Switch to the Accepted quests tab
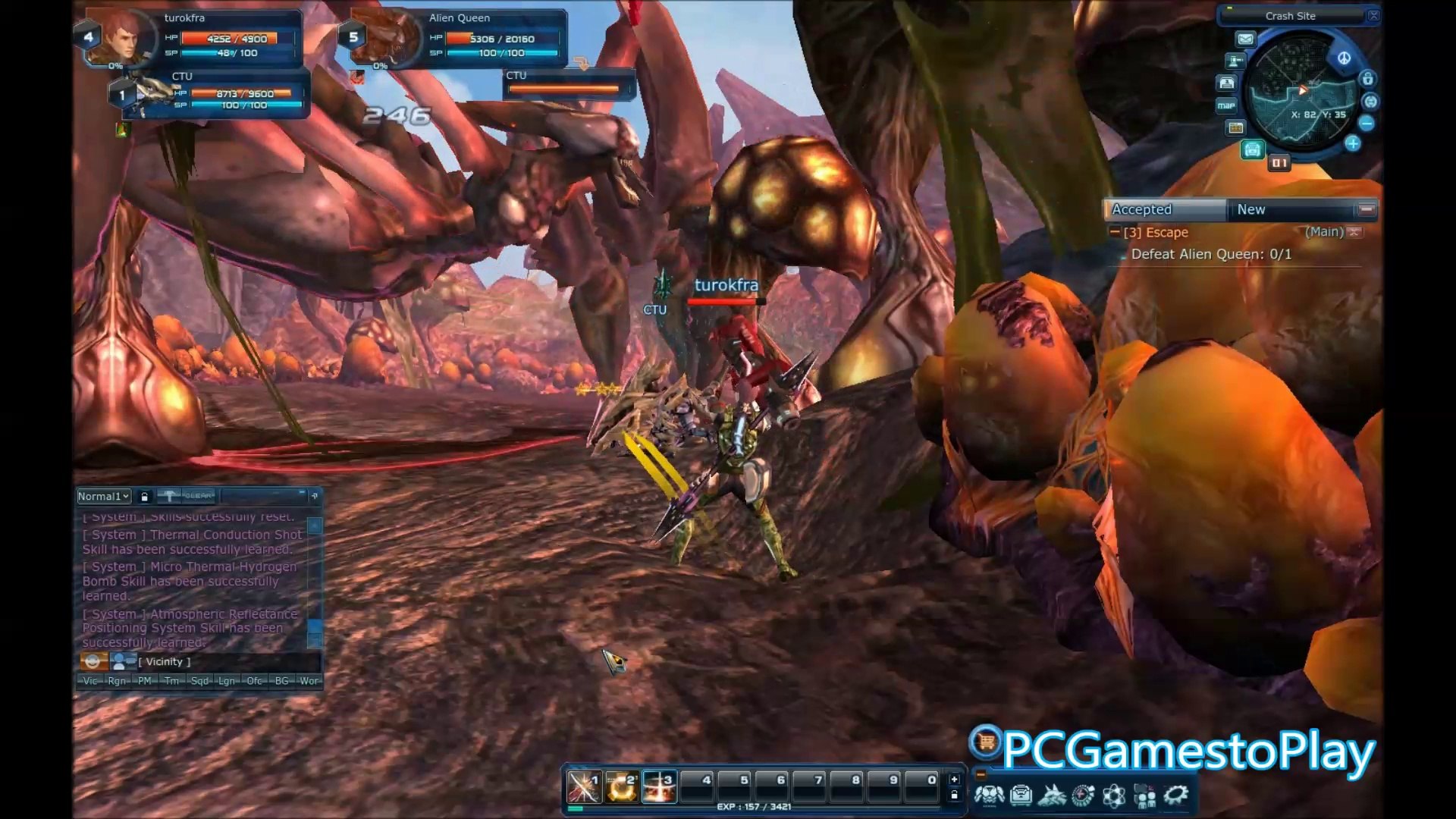The image size is (1456, 819). [x=1165, y=209]
